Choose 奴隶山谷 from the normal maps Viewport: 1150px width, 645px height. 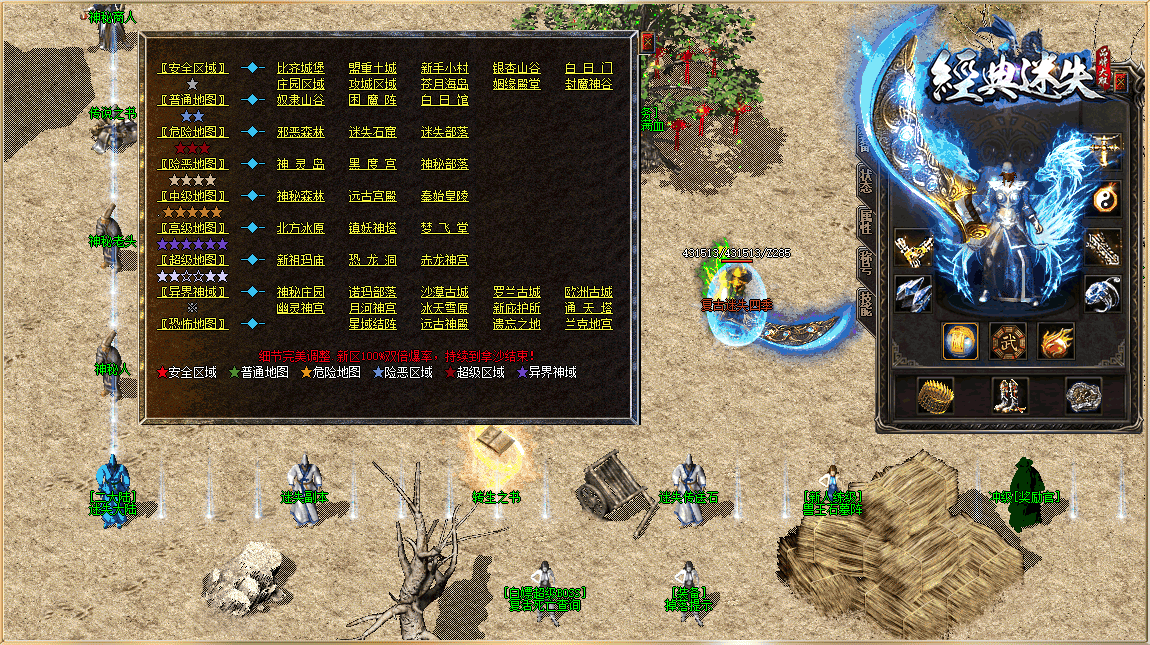tap(301, 100)
